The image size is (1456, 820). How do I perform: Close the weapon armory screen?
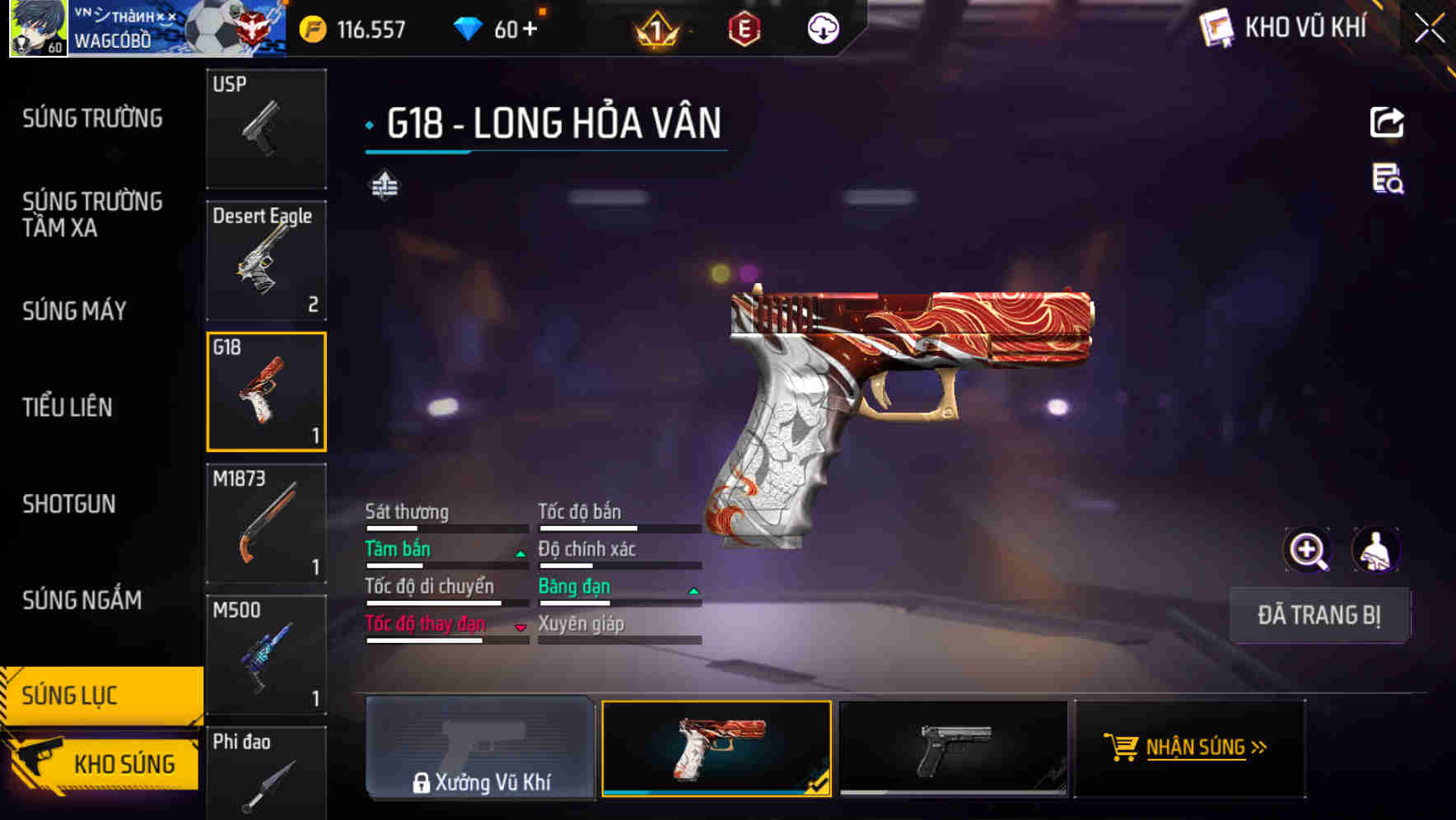click(1430, 29)
